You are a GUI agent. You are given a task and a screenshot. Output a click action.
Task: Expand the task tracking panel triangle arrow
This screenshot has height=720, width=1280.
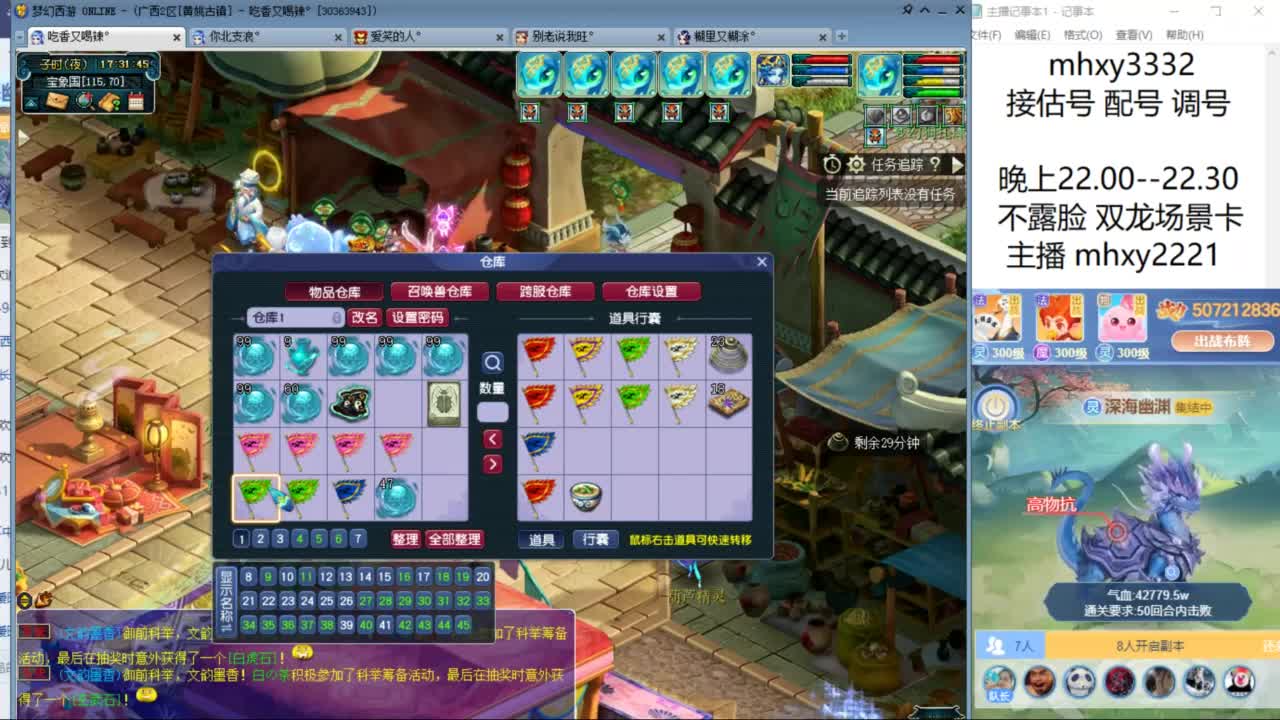point(957,166)
